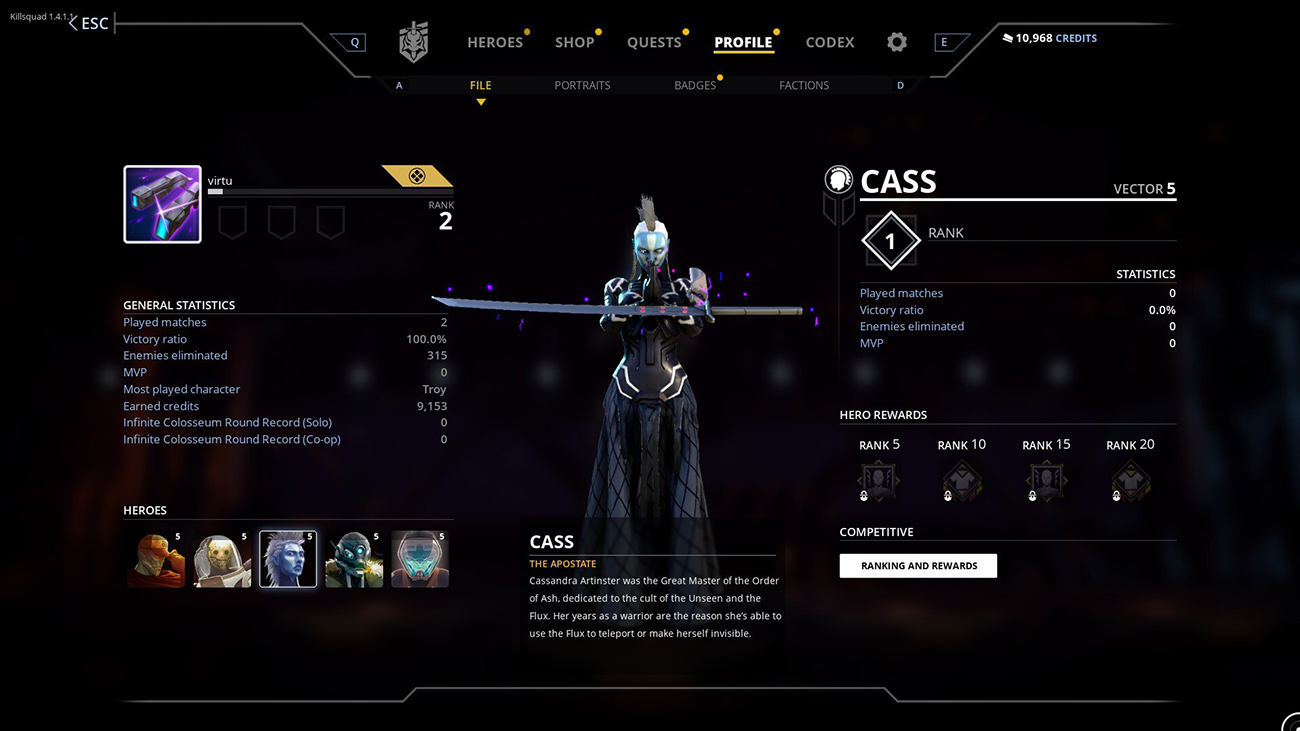The width and height of the screenshot is (1300, 731).
Task: Choose the stitched-mask hero portrait
Action: tap(222, 559)
